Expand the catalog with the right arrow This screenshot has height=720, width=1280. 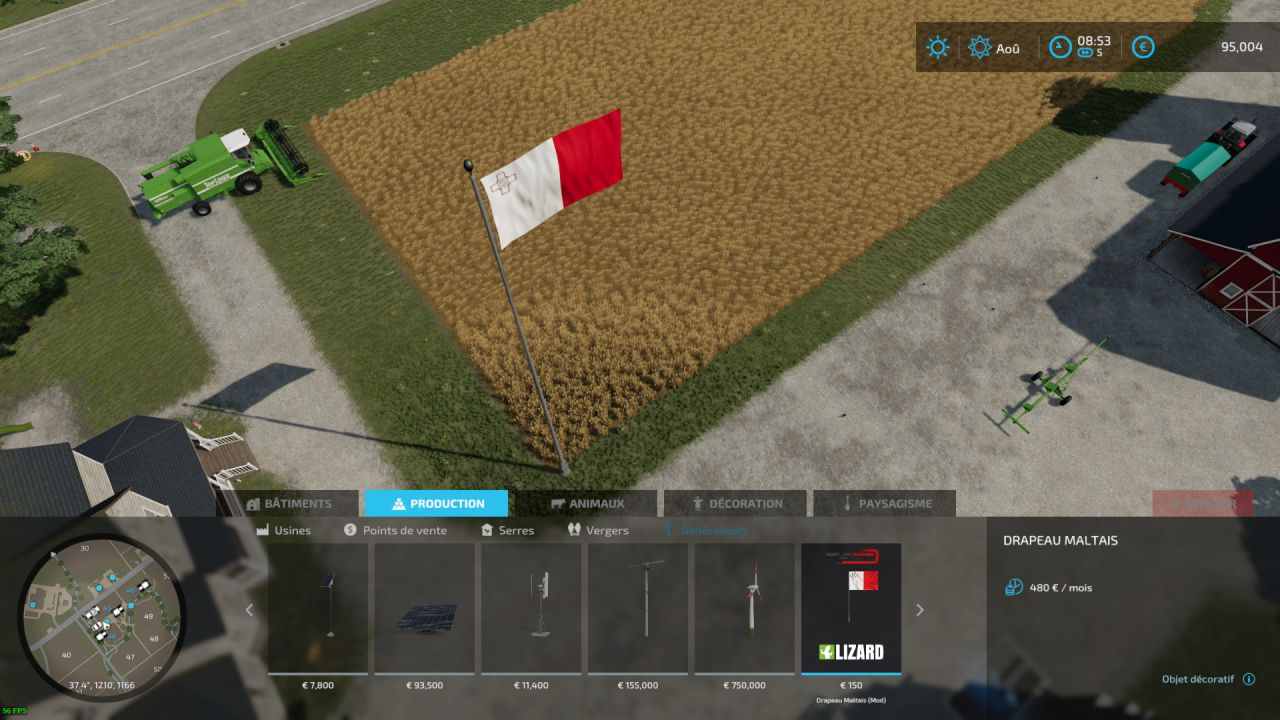919,610
